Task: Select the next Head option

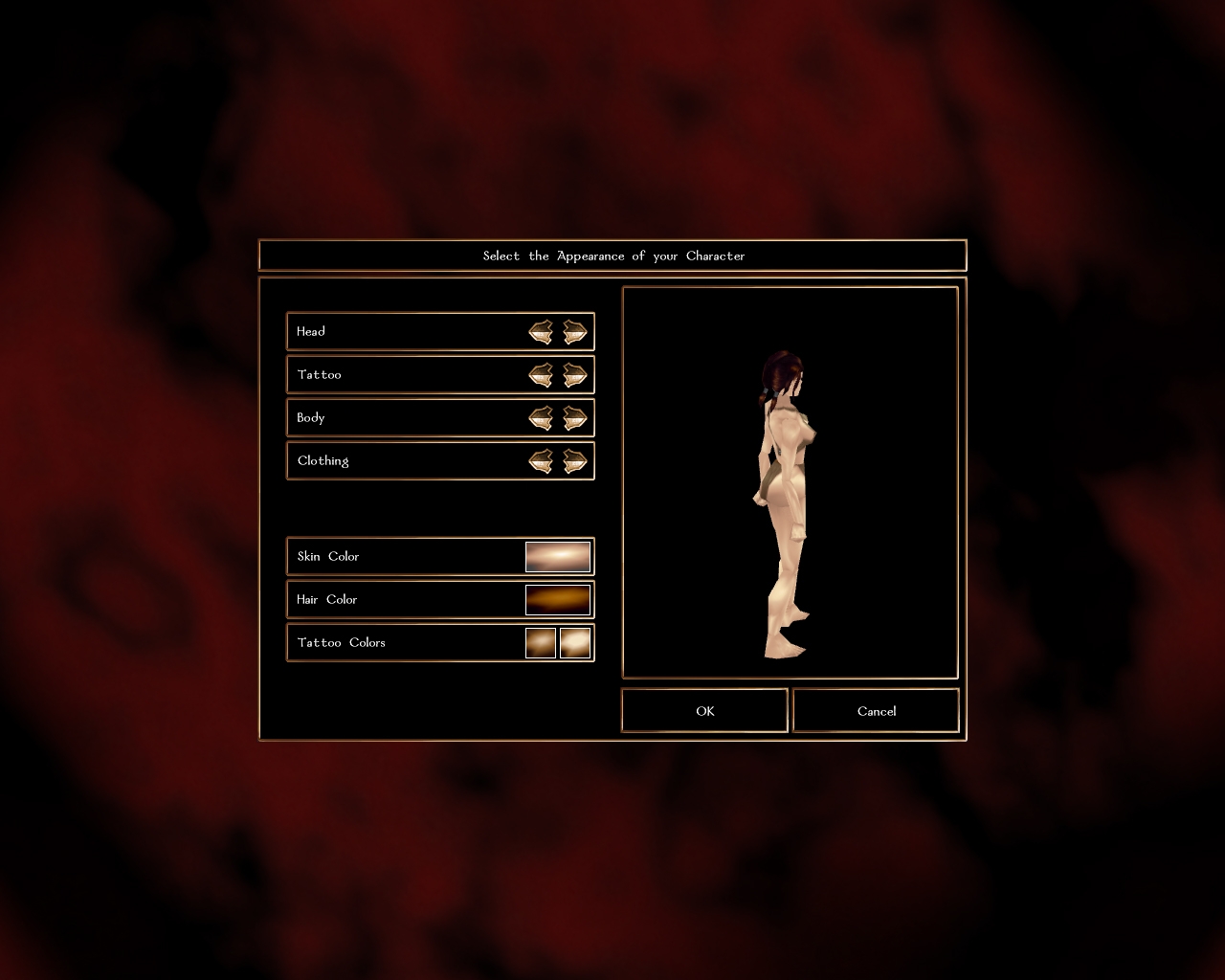Action: pos(574,332)
